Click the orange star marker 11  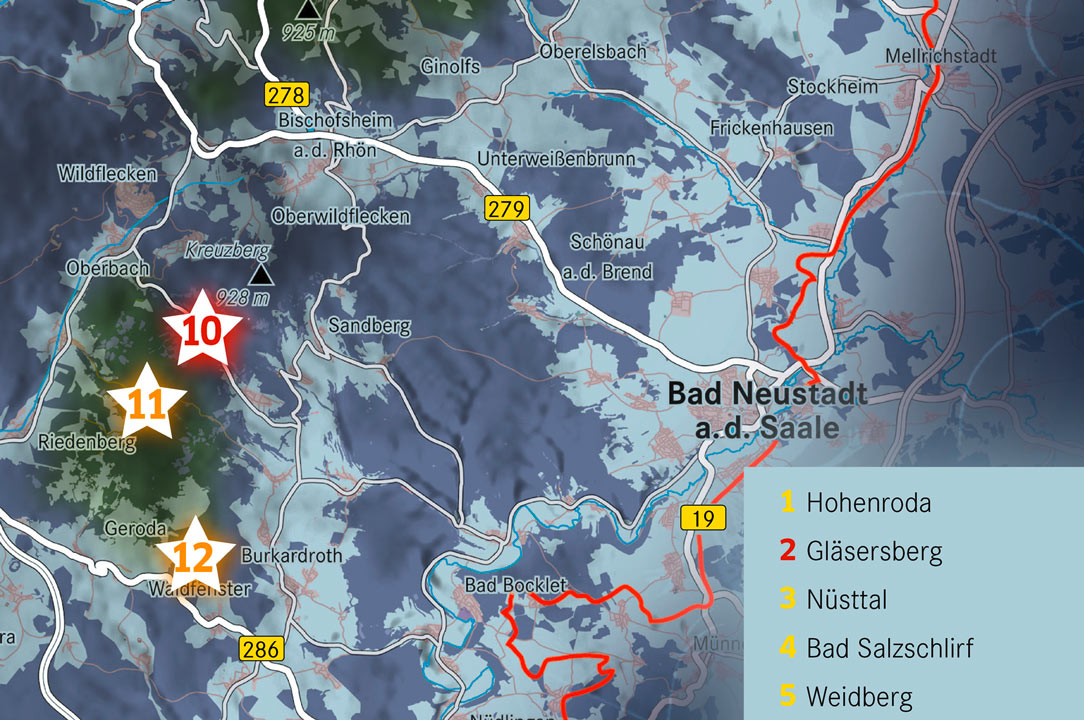(x=147, y=404)
